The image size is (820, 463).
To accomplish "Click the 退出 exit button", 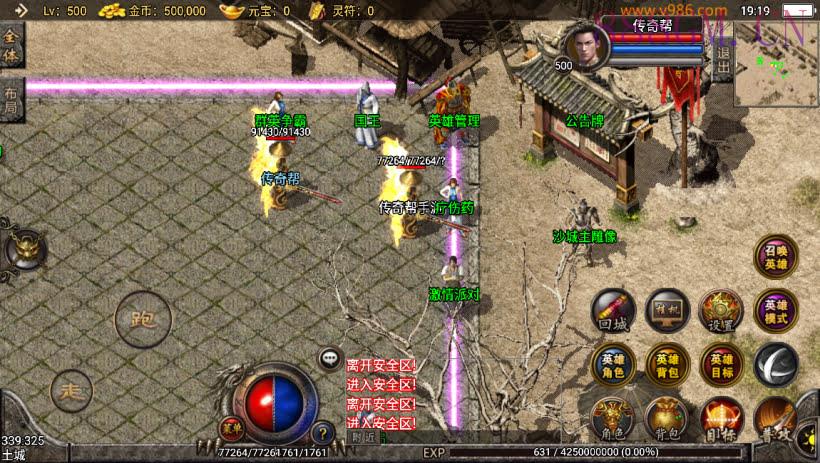I will [723, 62].
